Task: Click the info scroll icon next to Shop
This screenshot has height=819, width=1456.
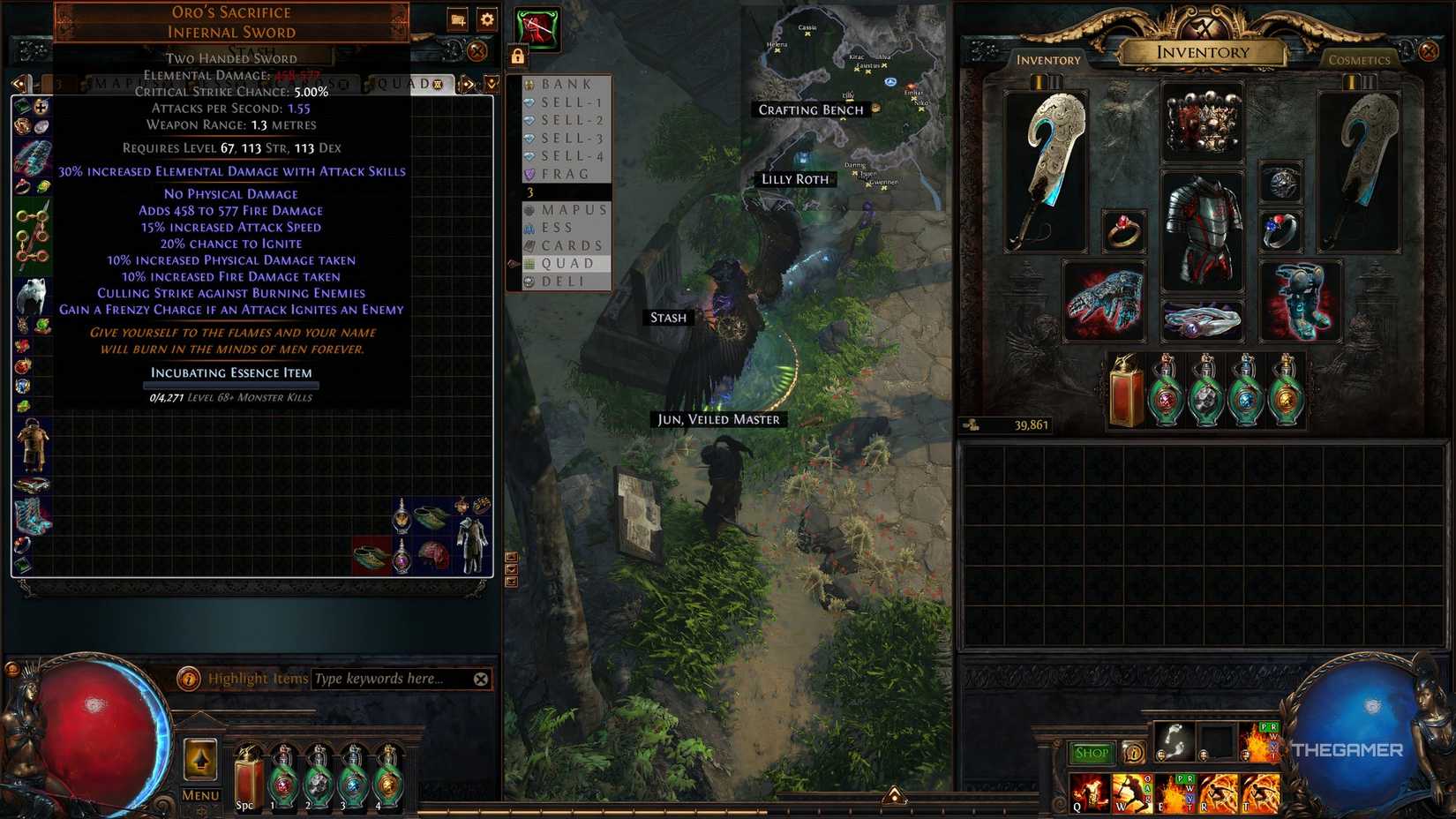Action: tap(1133, 753)
